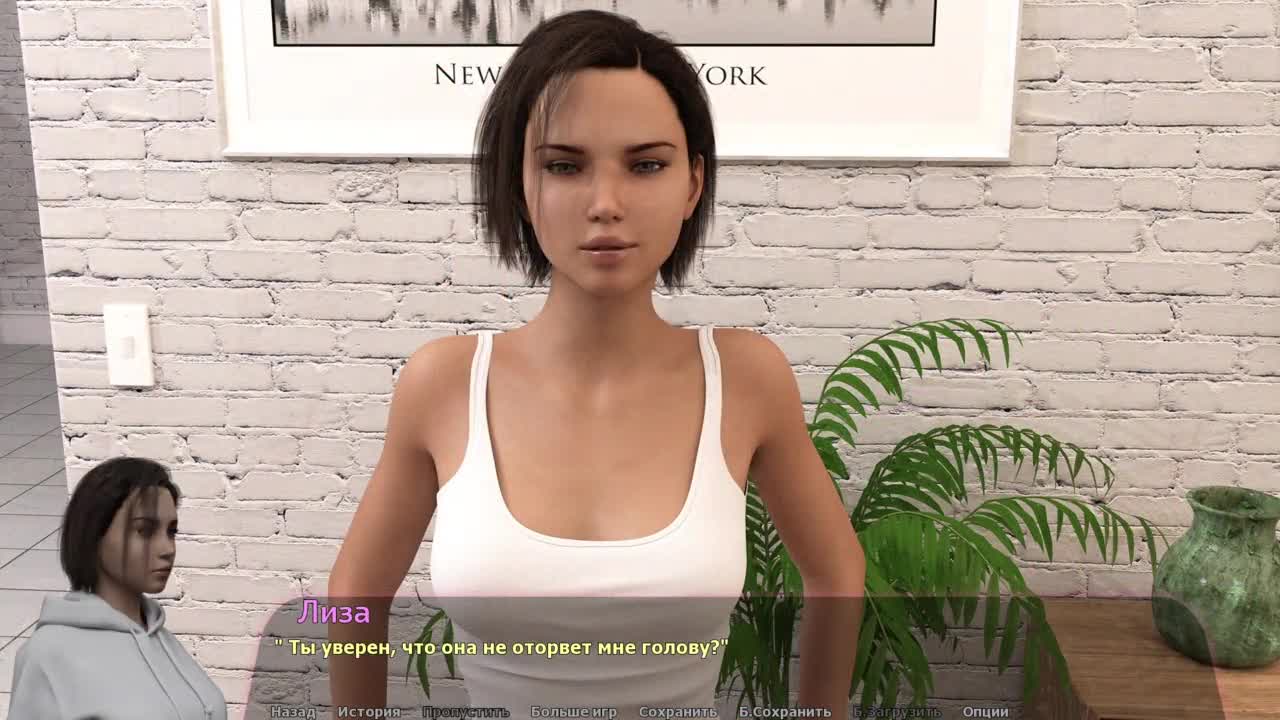
Task: Open the Опции settings menu
Action: [x=985, y=712]
